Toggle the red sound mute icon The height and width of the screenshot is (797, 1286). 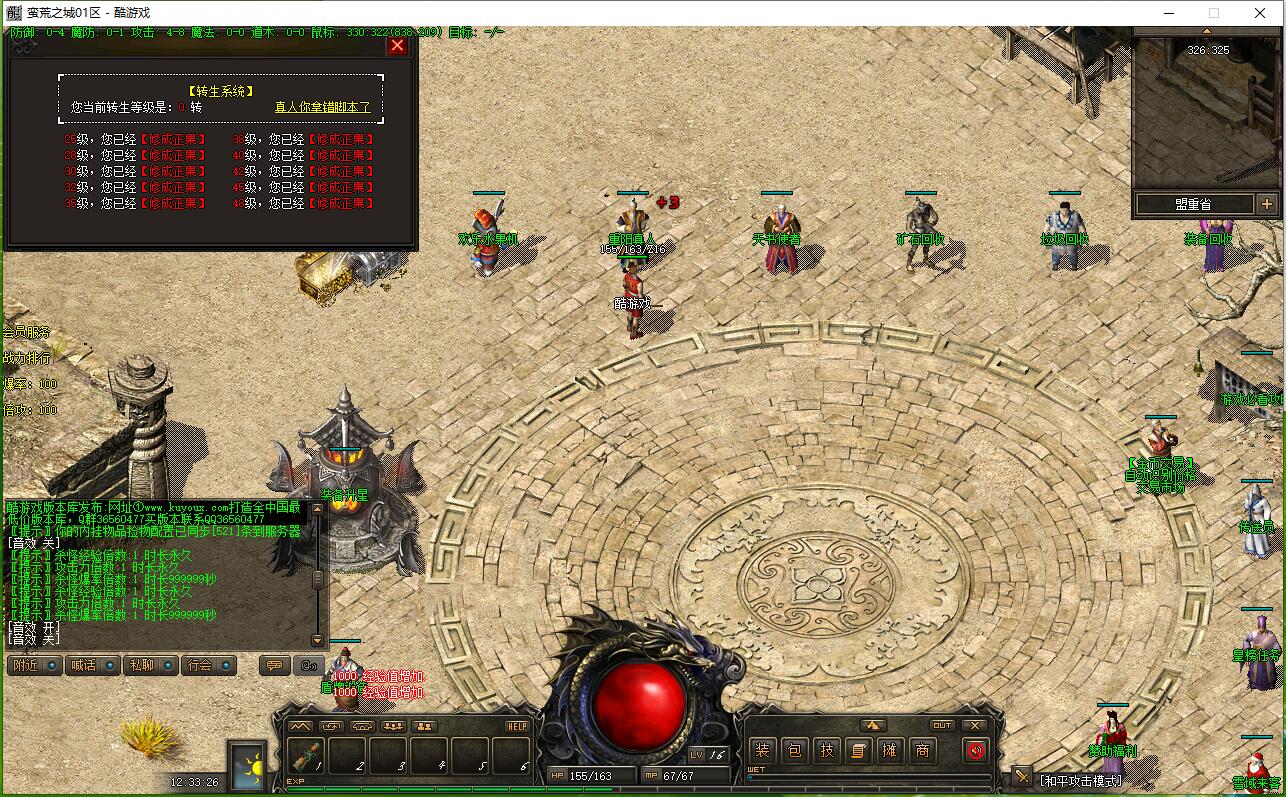click(976, 750)
